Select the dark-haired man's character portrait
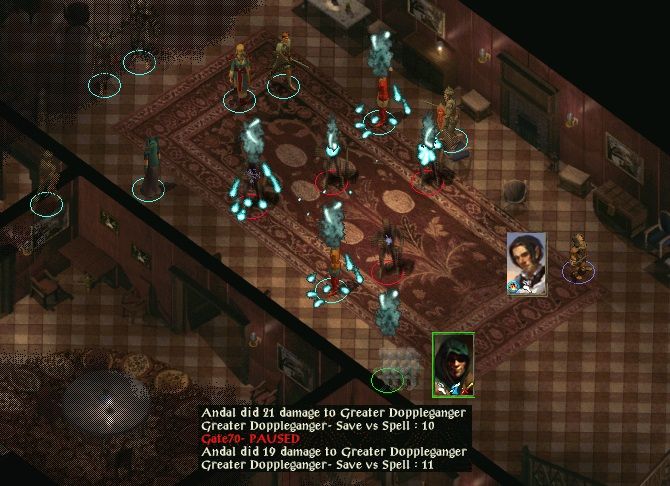 point(526,263)
